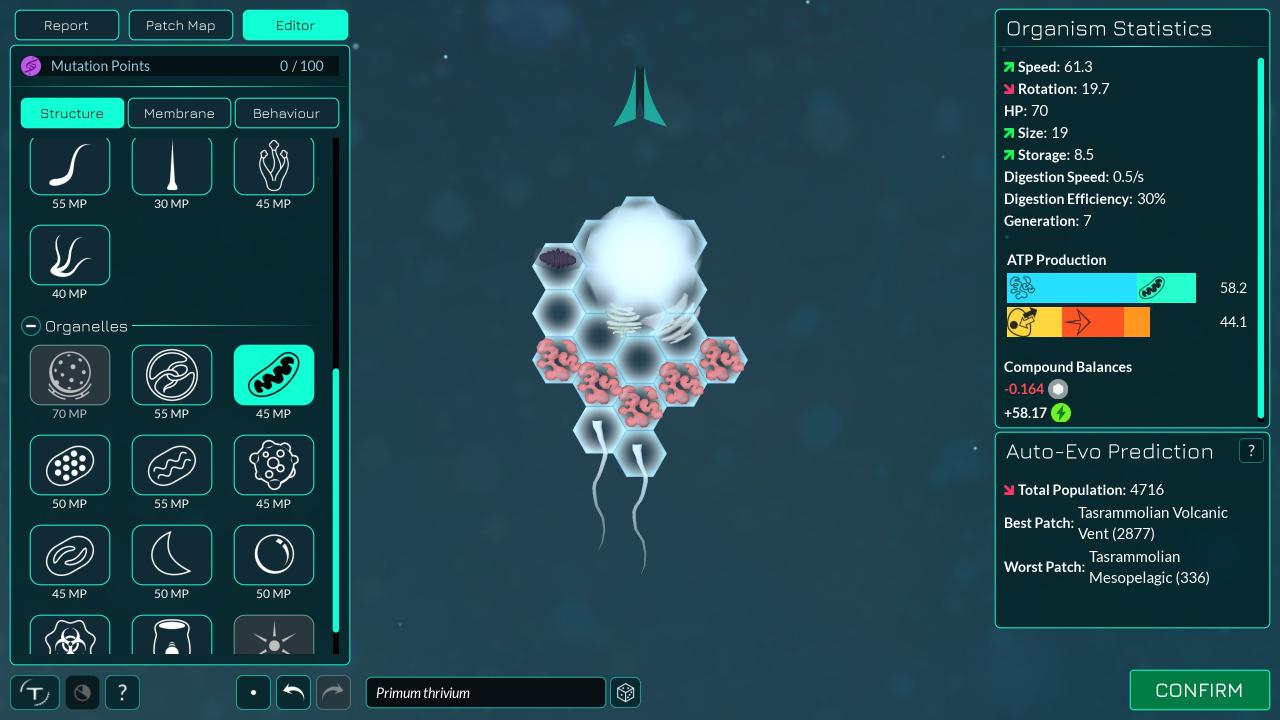Image resolution: width=1280 pixels, height=720 pixels.
Task: Collapse the Organelles section
Action: 31,326
